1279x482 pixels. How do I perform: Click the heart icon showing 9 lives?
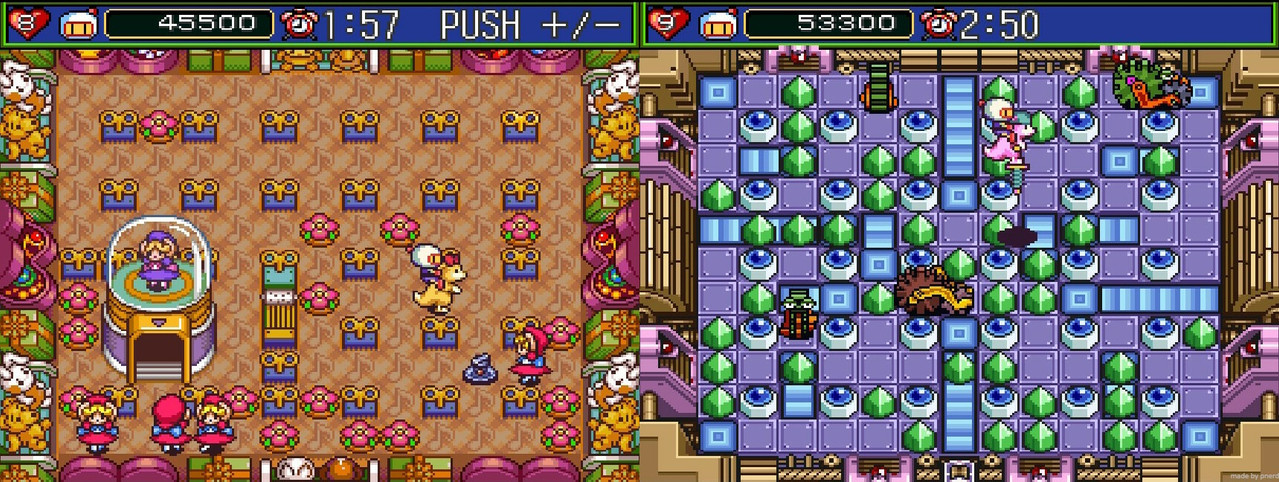coord(666,23)
